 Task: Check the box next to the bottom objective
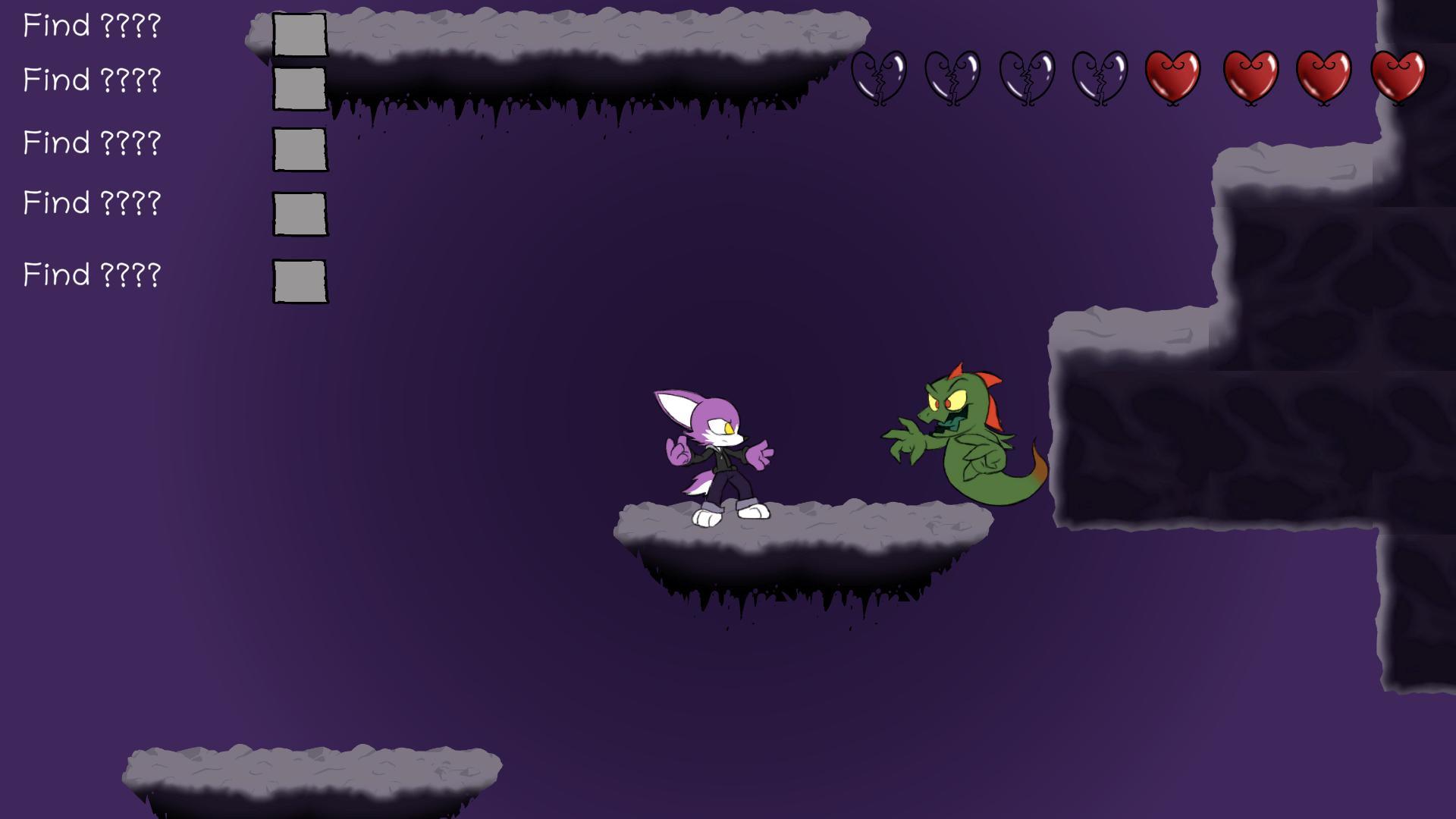coord(299,278)
